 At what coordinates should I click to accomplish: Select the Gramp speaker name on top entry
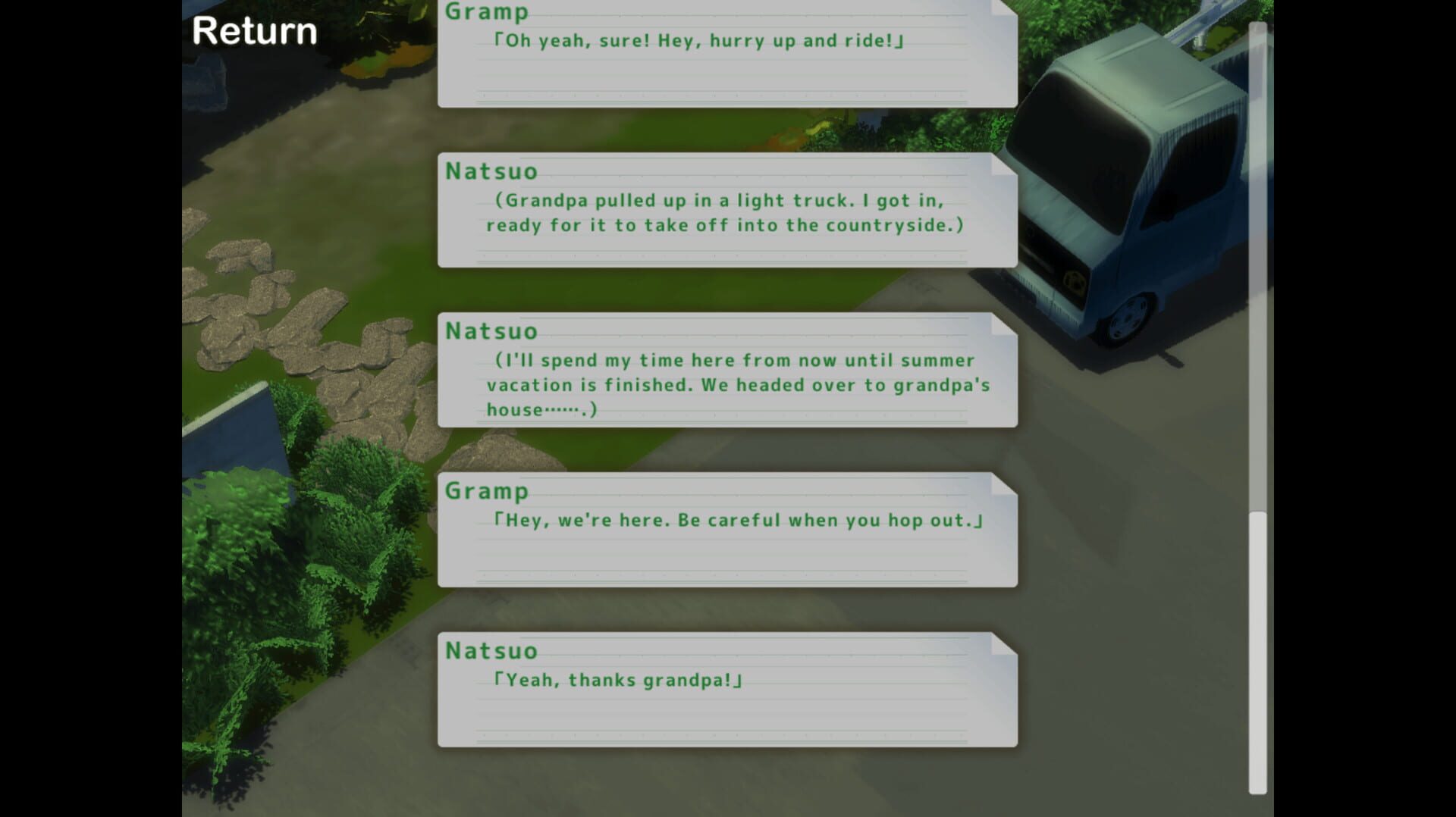tap(485, 13)
